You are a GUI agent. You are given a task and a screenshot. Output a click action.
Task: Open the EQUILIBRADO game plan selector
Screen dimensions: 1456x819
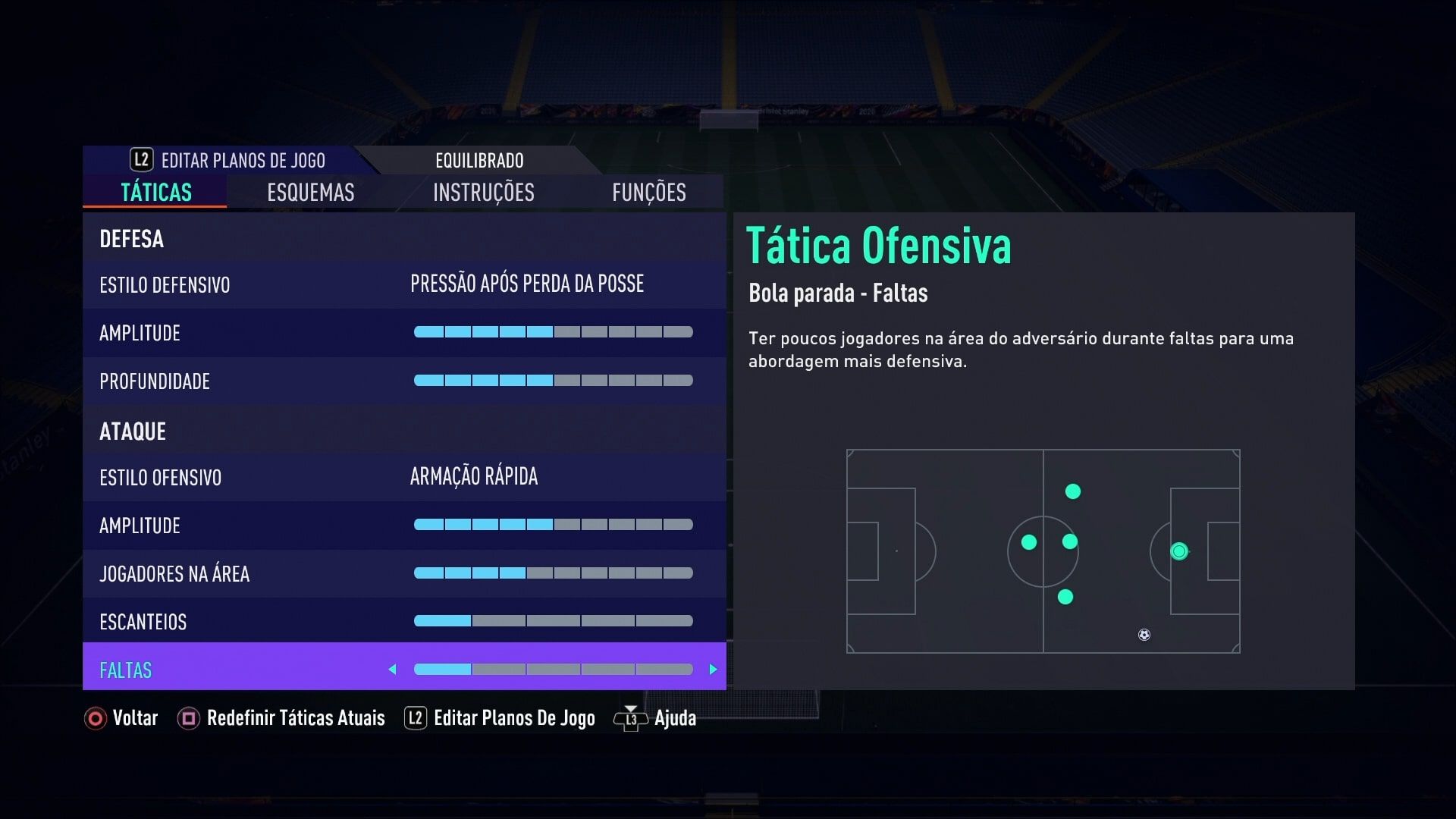click(x=479, y=160)
